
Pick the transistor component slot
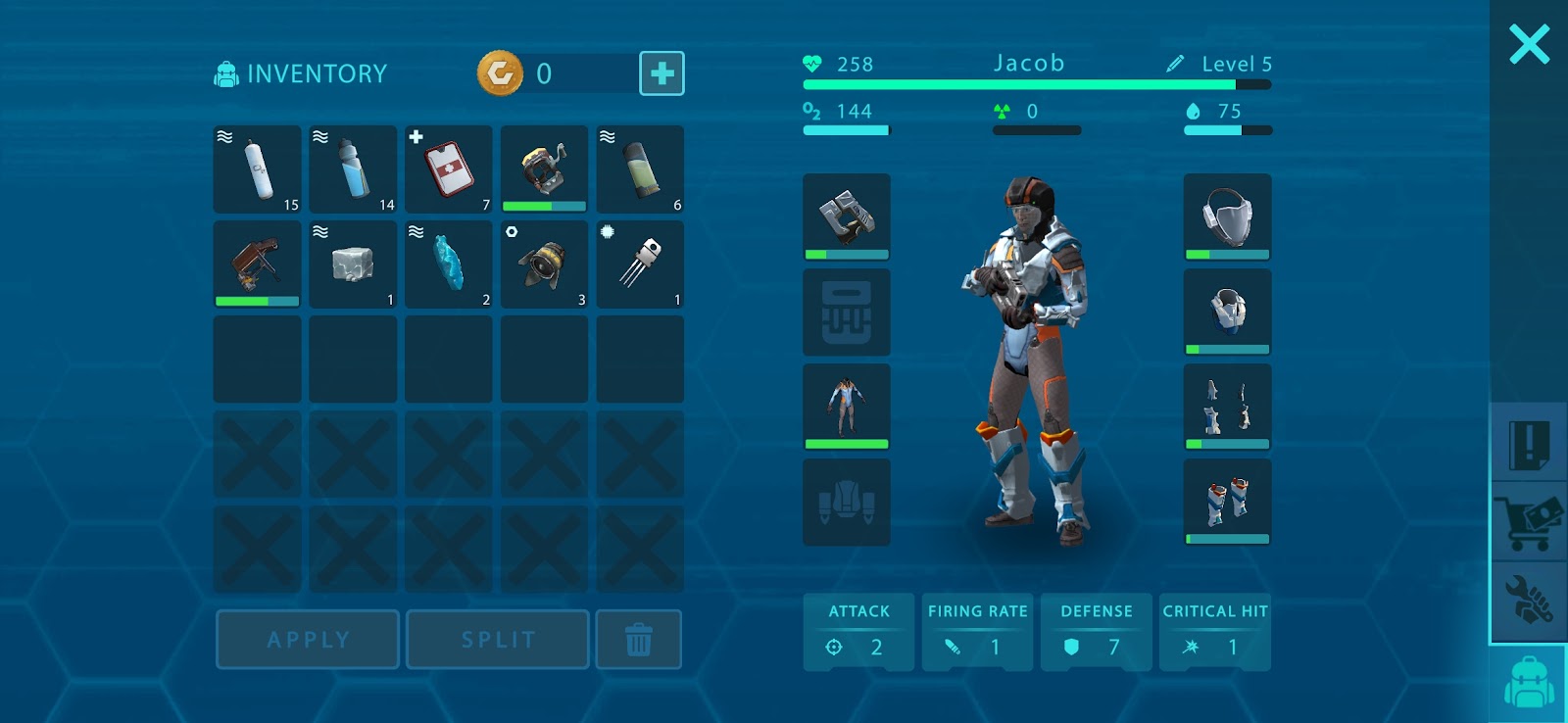pos(640,265)
